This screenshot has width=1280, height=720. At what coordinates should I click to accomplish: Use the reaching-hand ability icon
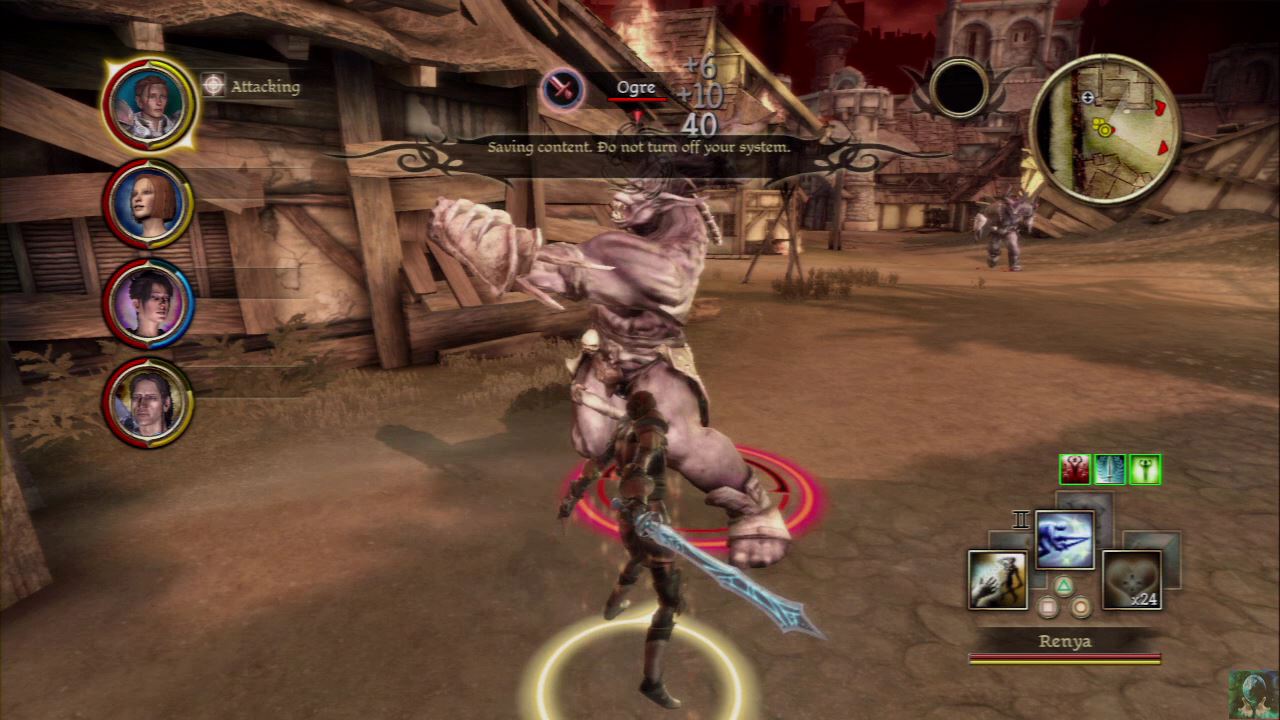click(998, 579)
